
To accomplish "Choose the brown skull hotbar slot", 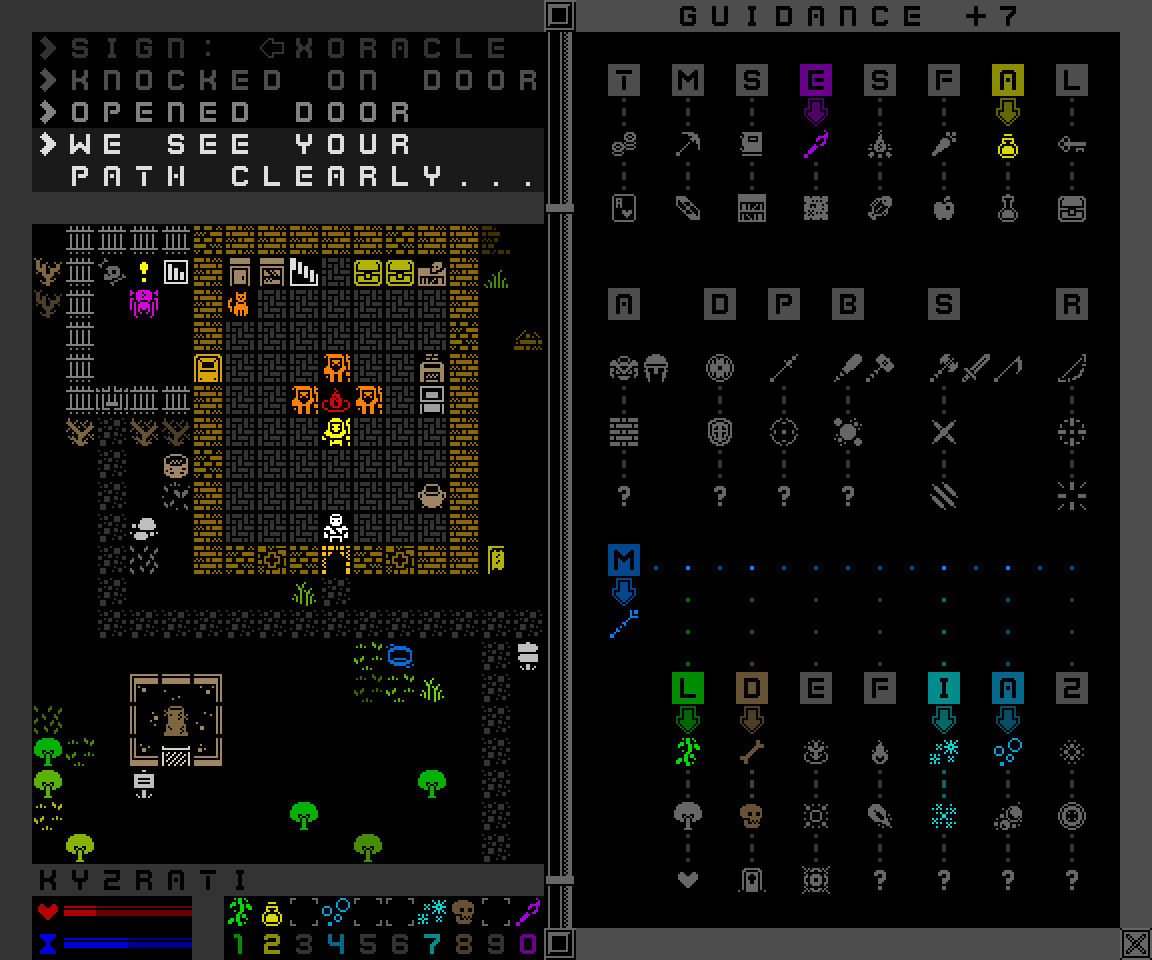I will [463, 911].
